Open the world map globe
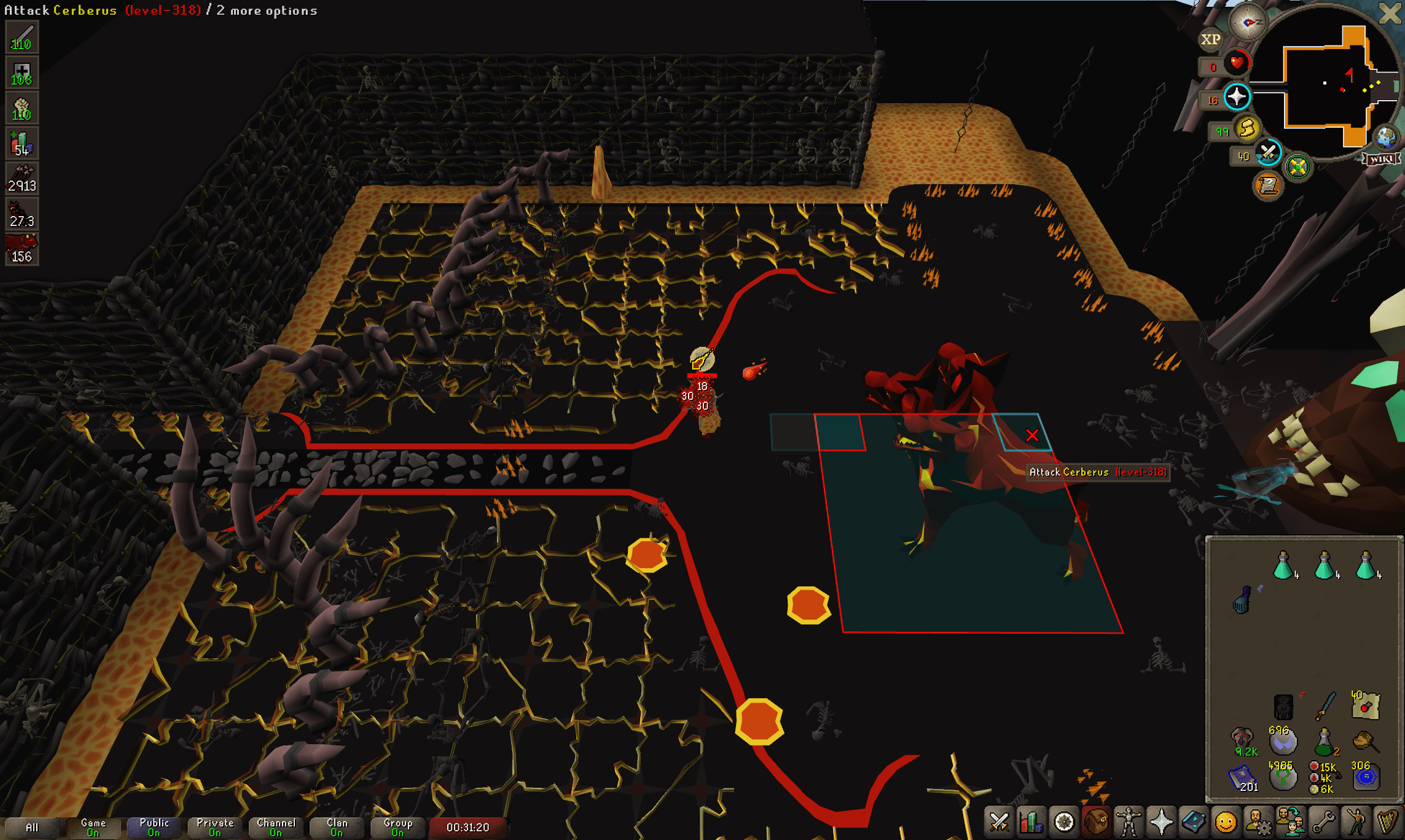 [1387, 137]
